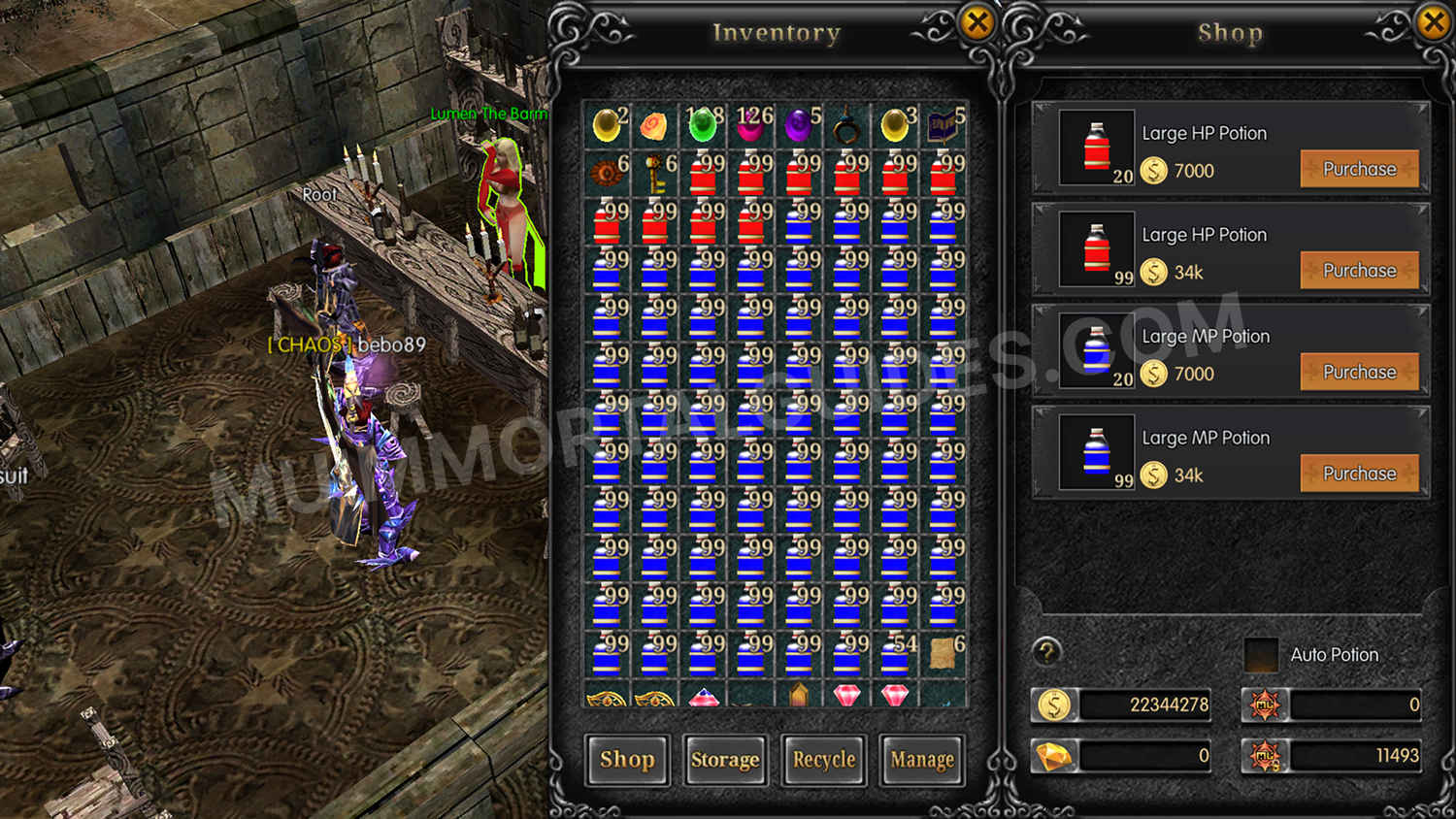This screenshot has width=1456, height=819.
Task: Open the Storage panel
Action: pos(725,760)
